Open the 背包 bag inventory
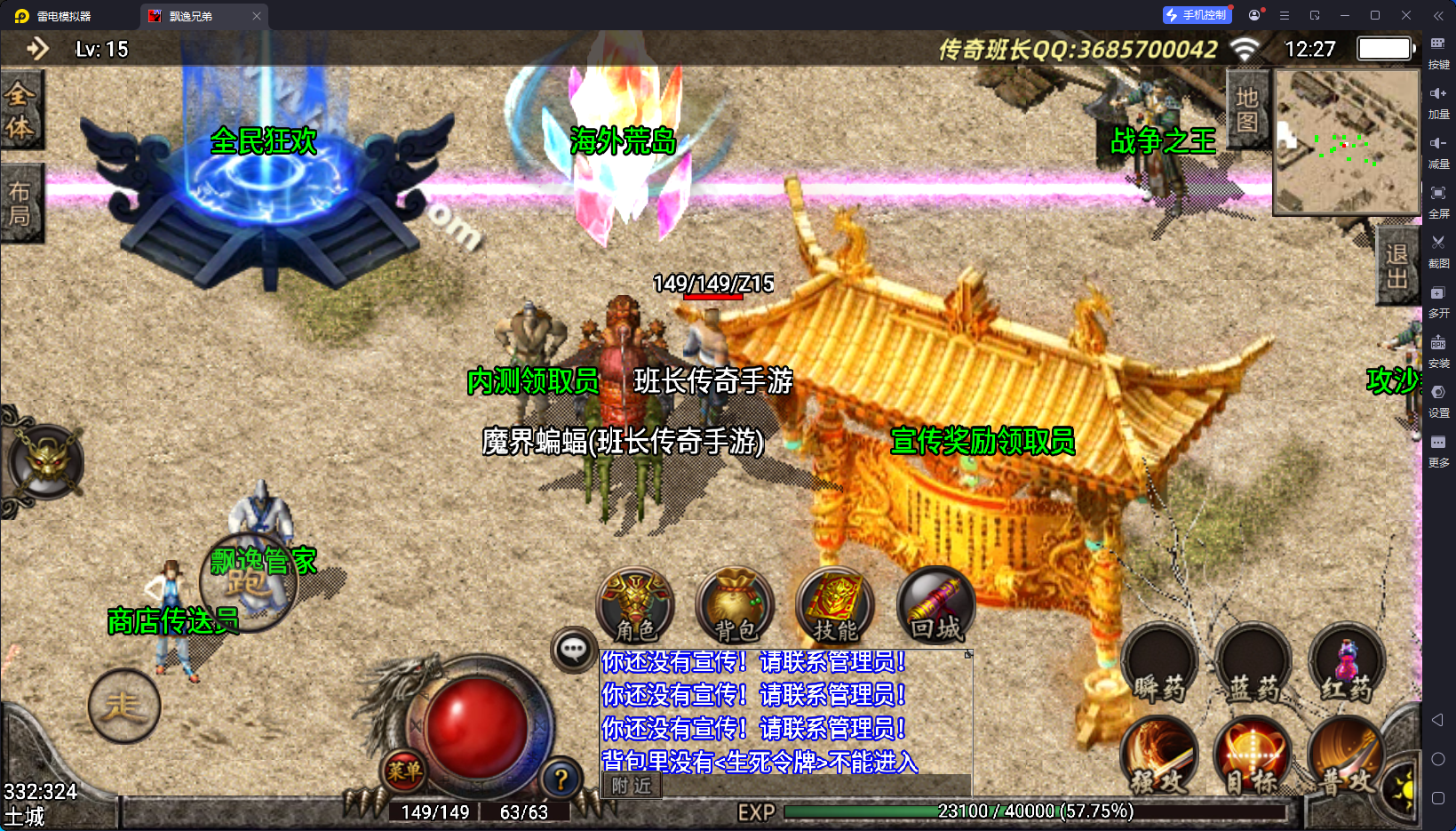The height and width of the screenshot is (831, 1456). [735, 606]
